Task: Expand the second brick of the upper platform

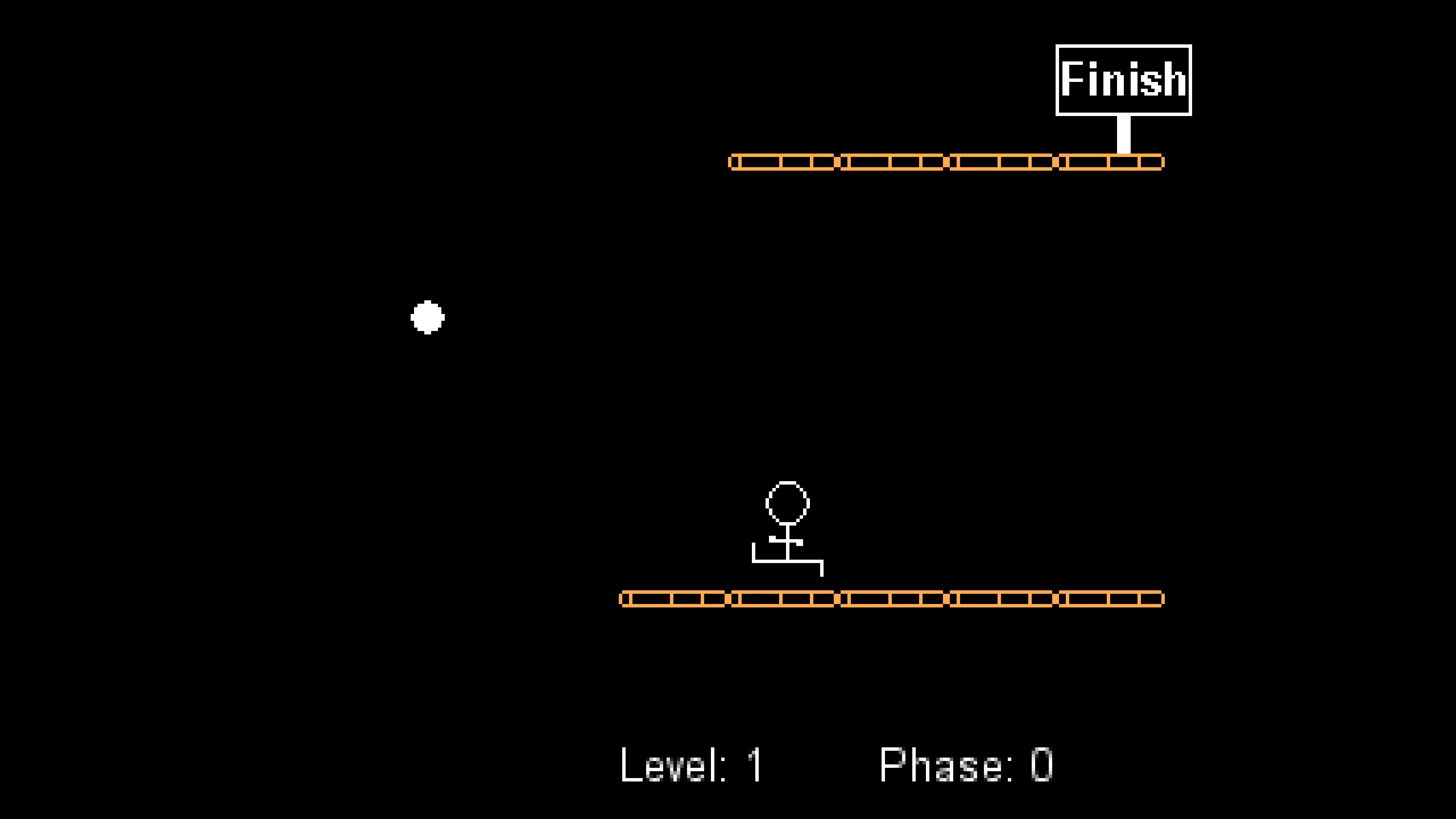Action: [893, 163]
